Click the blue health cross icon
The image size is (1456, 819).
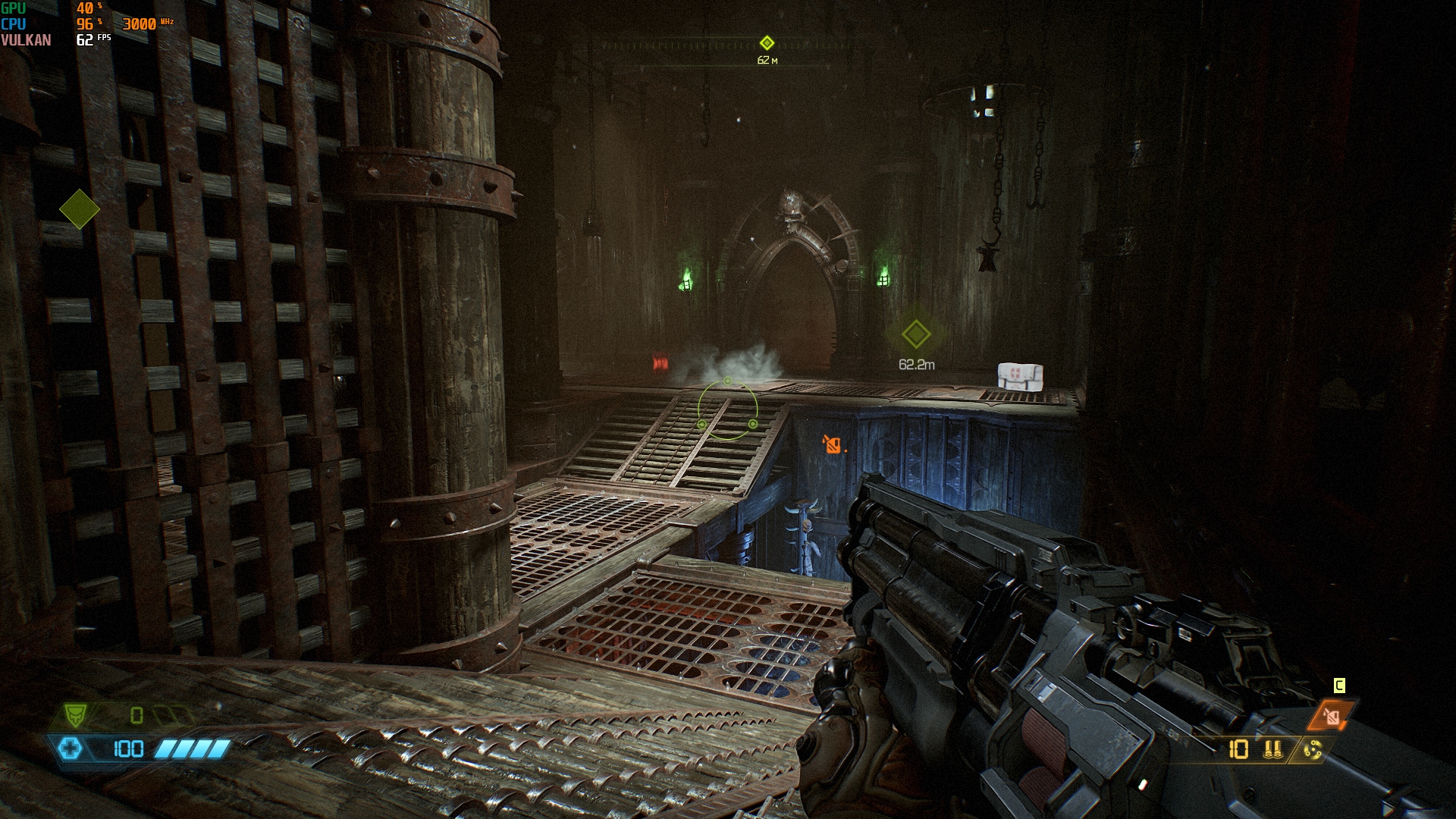[69, 749]
